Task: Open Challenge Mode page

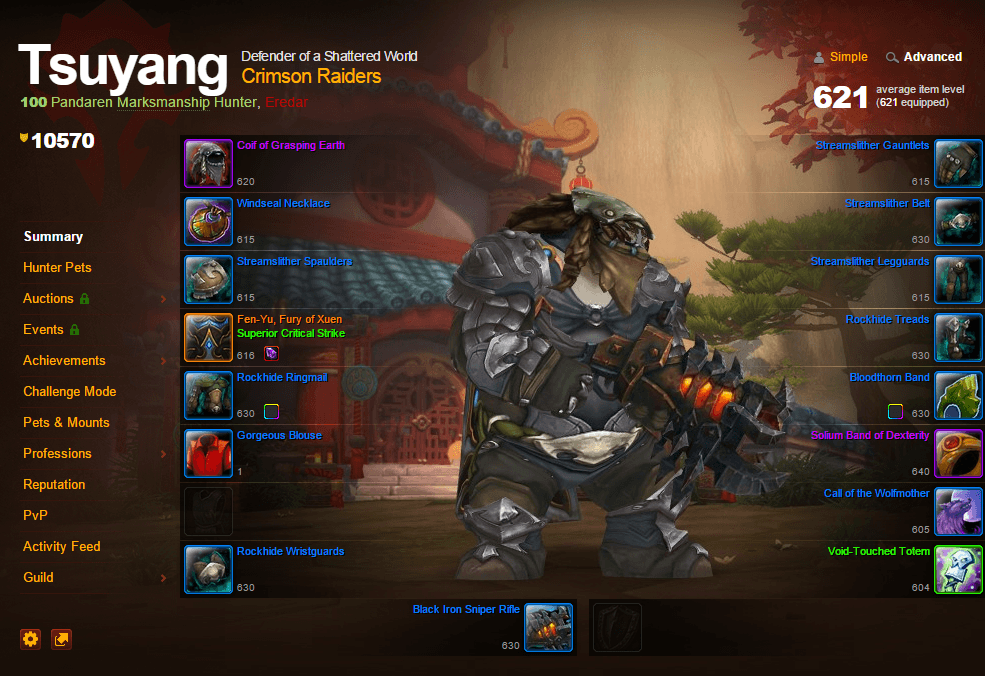Action: click(70, 392)
